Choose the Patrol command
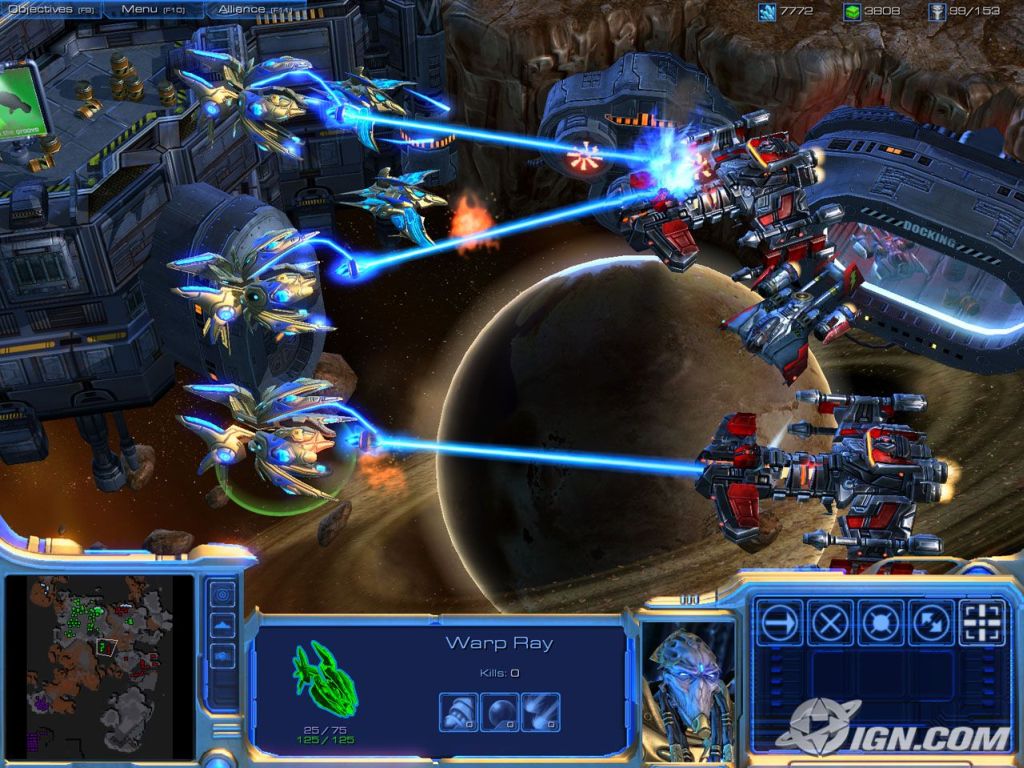The image size is (1024, 768). (x=931, y=624)
